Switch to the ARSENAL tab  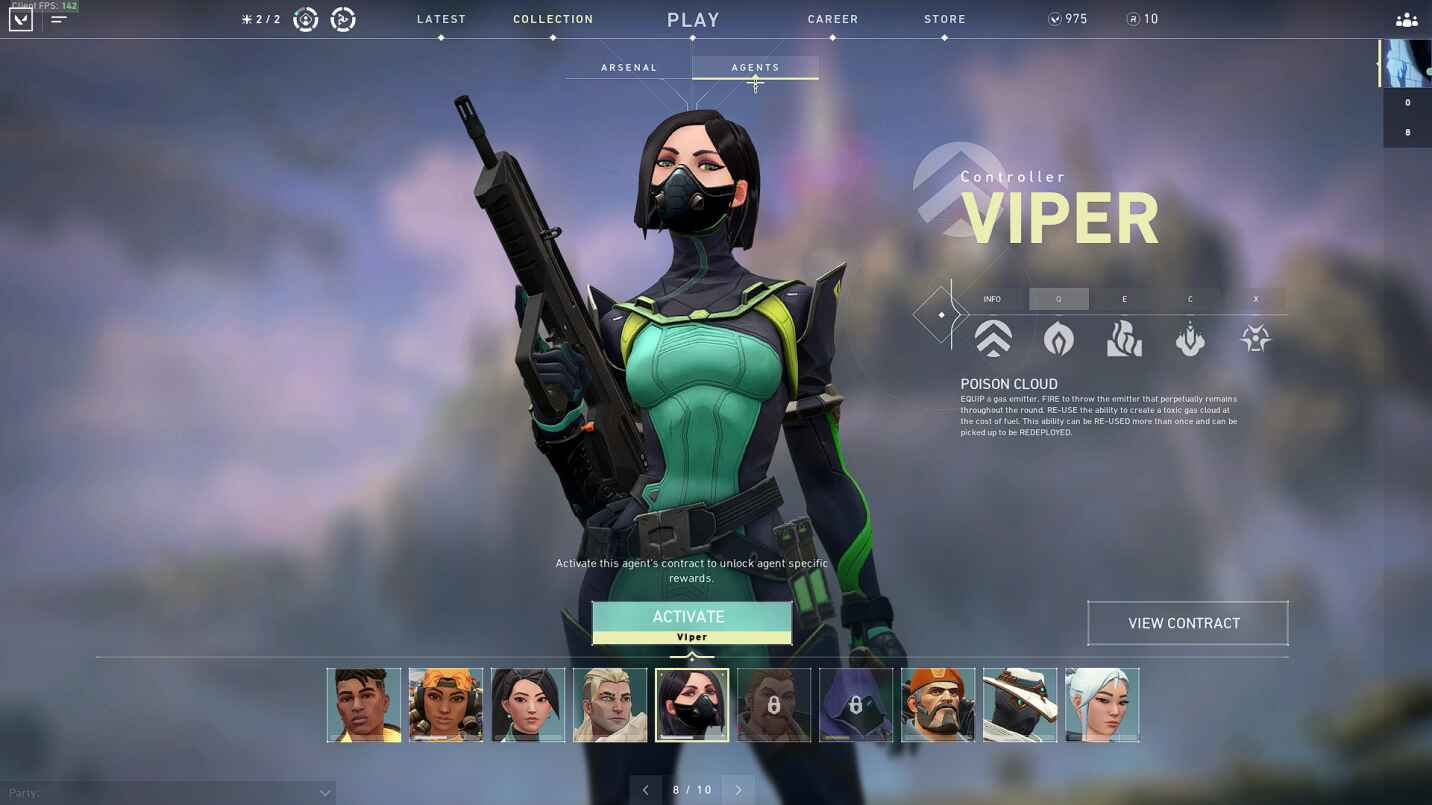629,67
